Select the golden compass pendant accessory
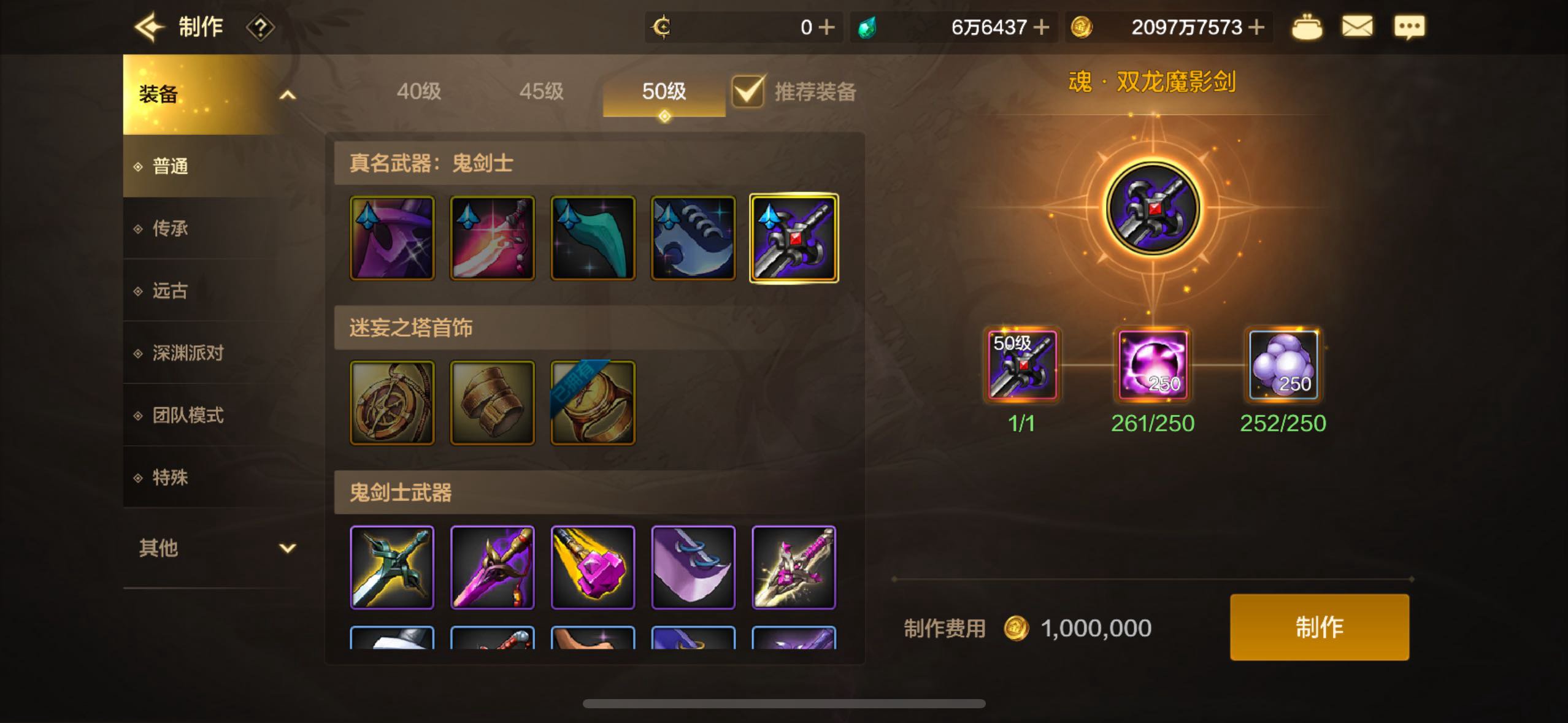This screenshot has height=723, width=1568. 392,402
